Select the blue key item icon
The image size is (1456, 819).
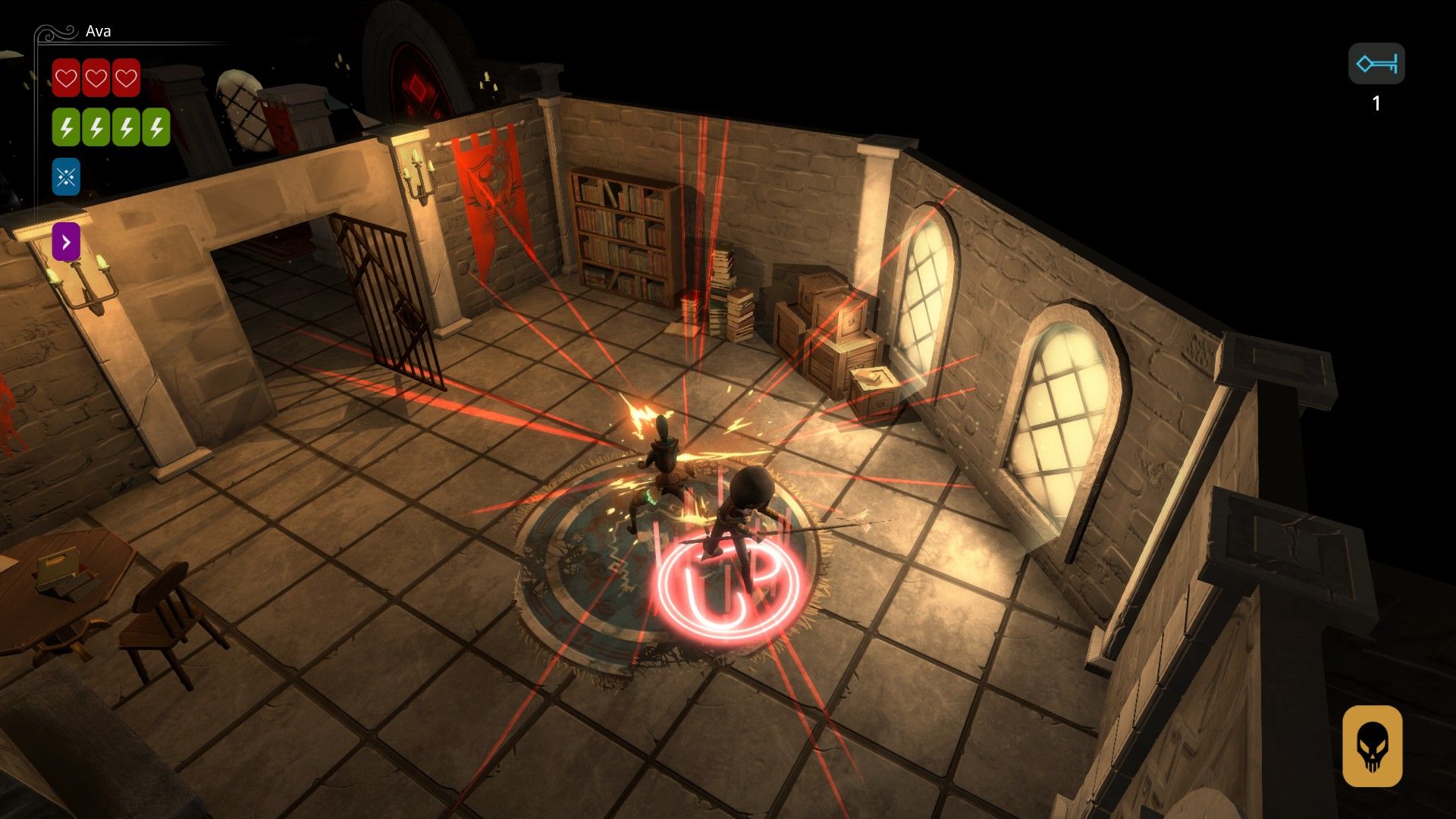[1376, 64]
